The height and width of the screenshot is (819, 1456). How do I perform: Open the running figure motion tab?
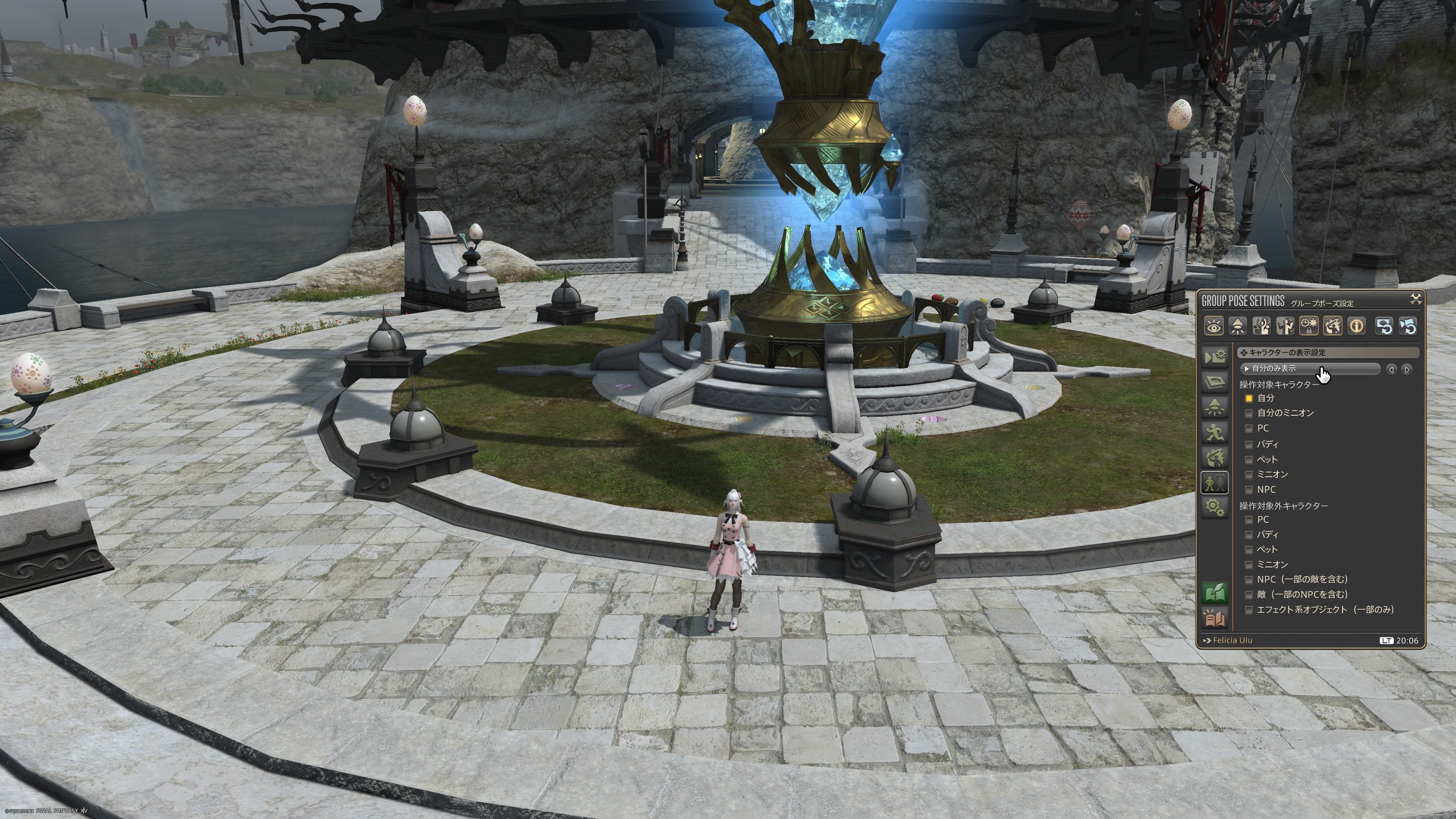point(1214,432)
